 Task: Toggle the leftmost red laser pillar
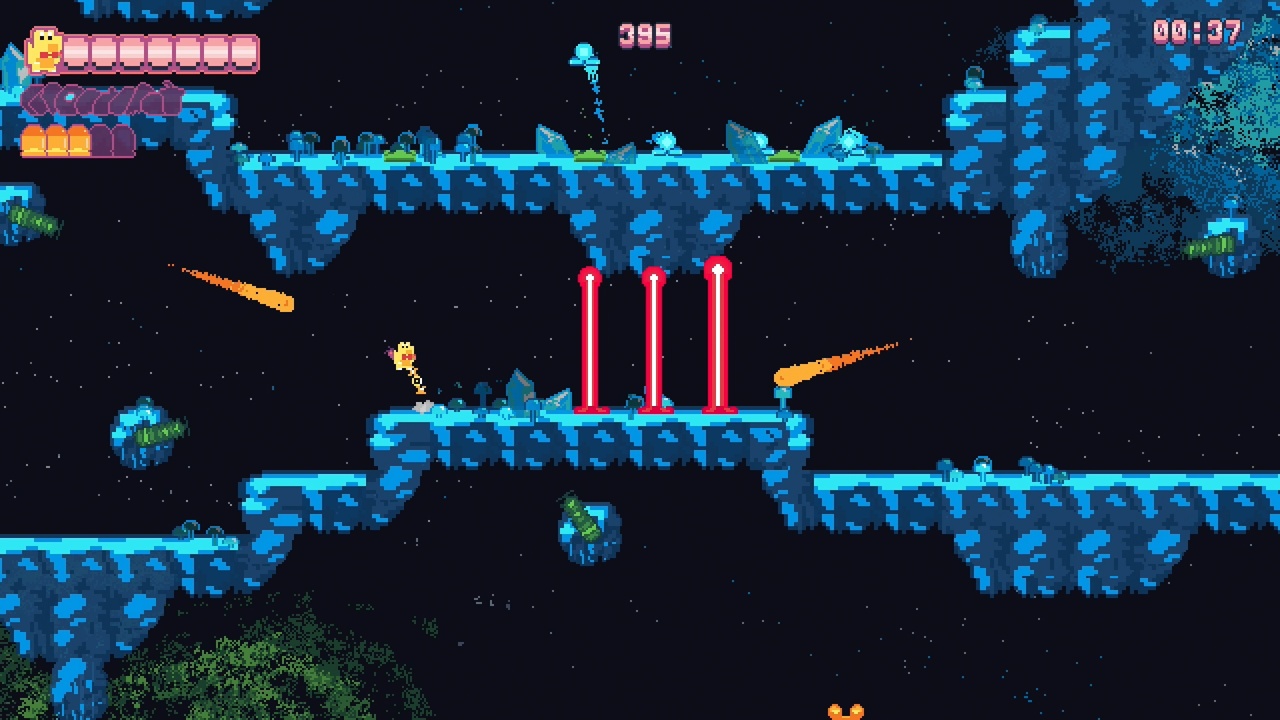pos(589,340)
